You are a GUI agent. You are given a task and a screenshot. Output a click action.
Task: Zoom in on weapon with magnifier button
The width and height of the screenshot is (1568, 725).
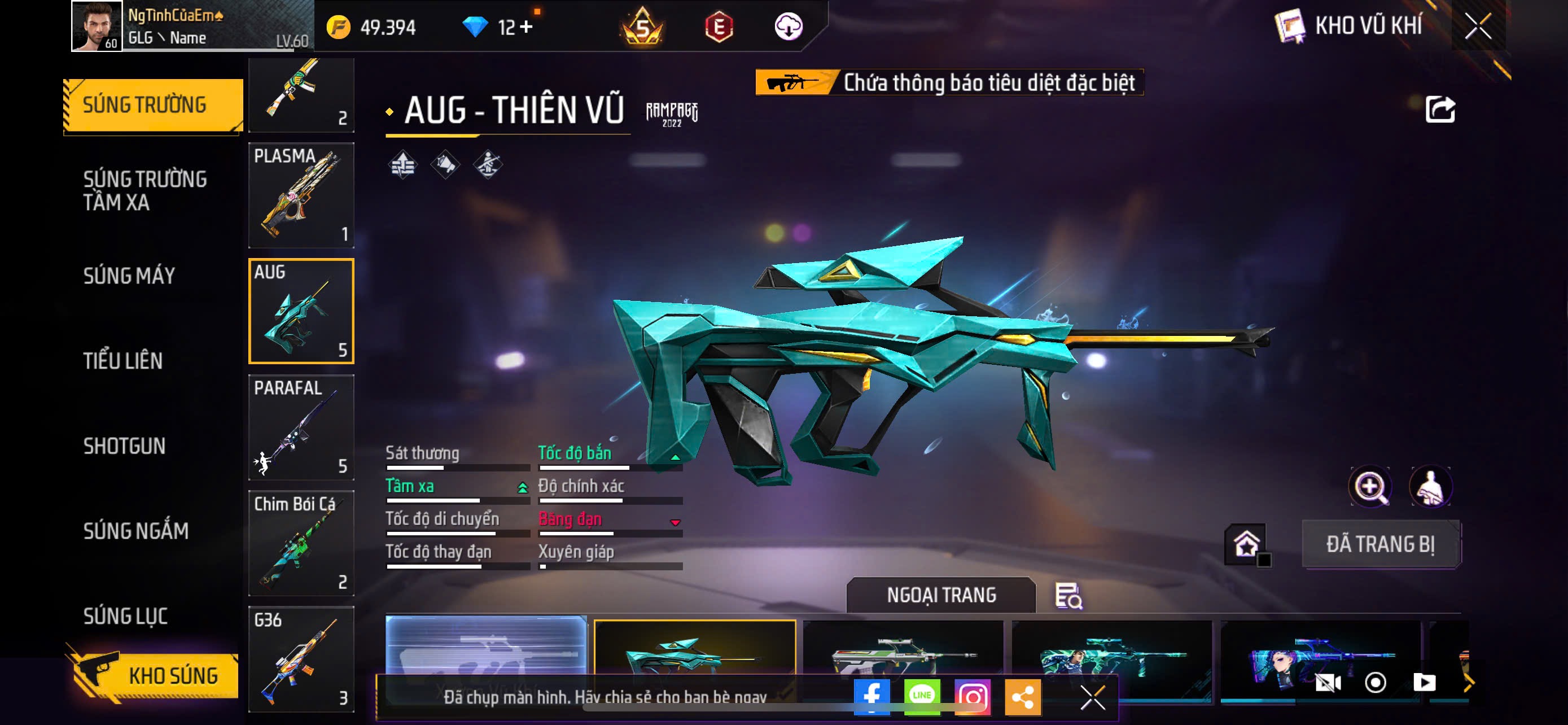[x=1369, y=486]
